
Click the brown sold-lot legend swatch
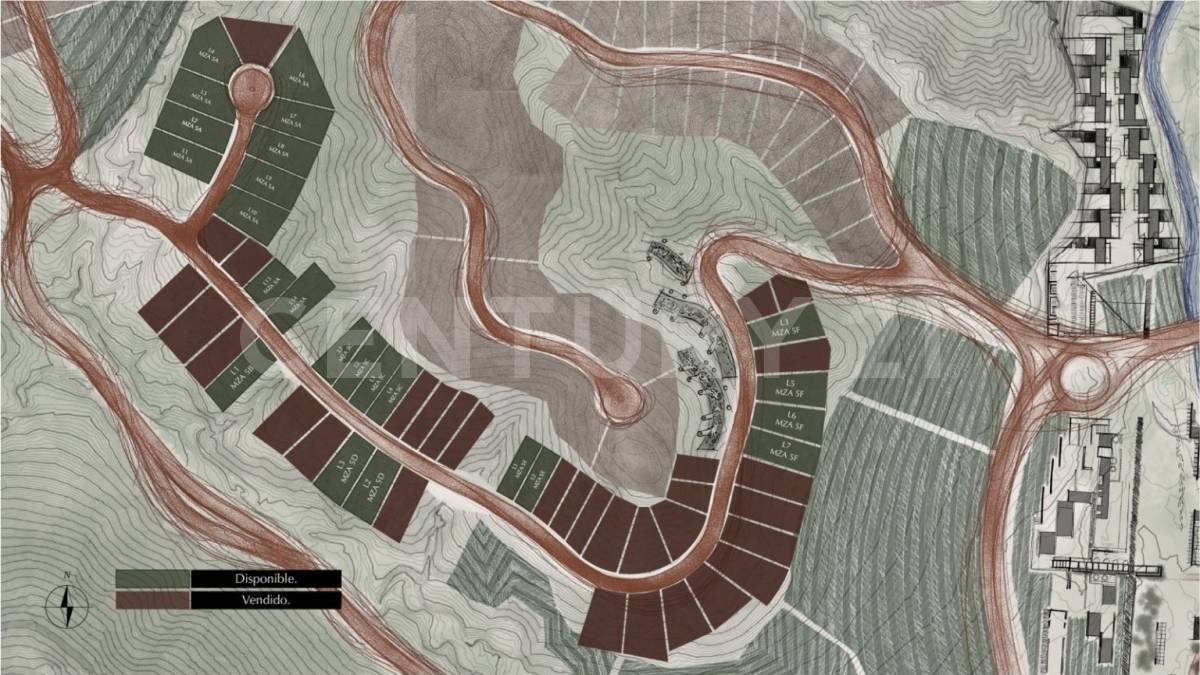(152, 600)
